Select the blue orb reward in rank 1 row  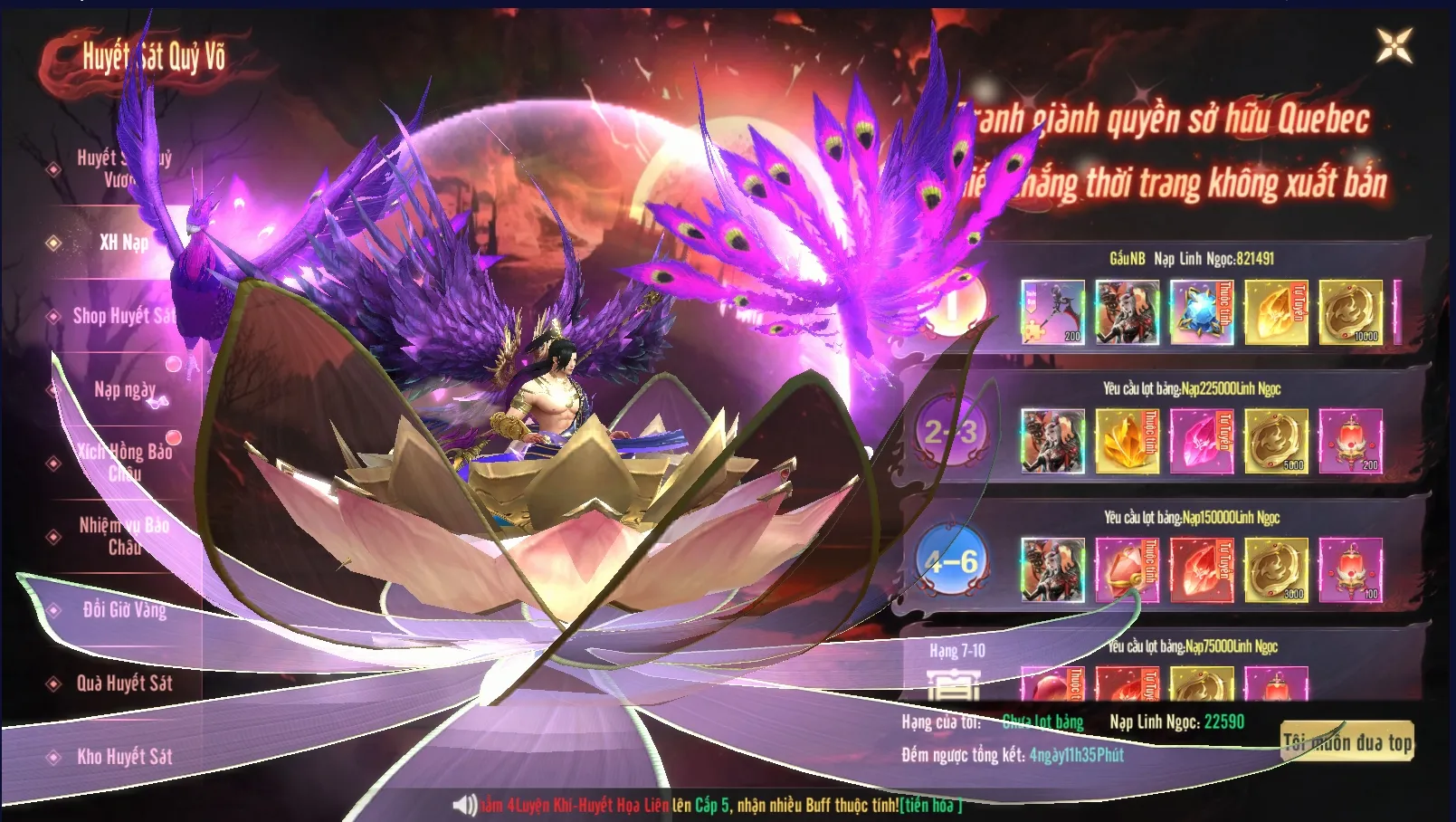1202,312
